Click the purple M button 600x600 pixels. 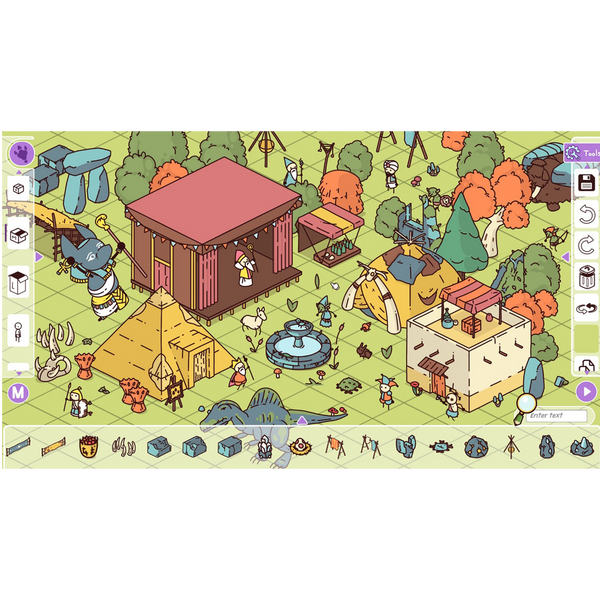pyautogui.click(x=18, y=393)
